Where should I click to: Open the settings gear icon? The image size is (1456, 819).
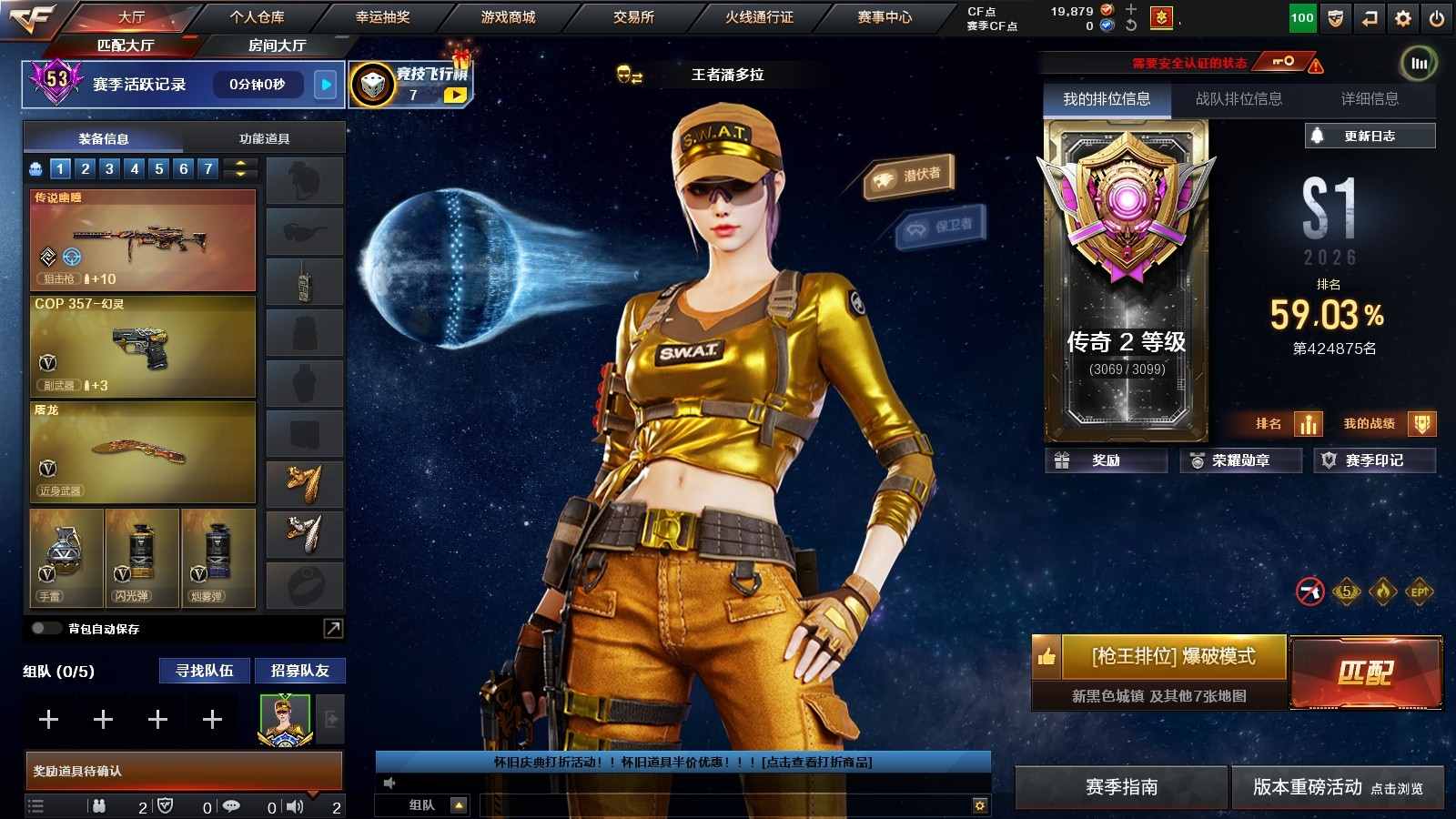coord(1403,18)
